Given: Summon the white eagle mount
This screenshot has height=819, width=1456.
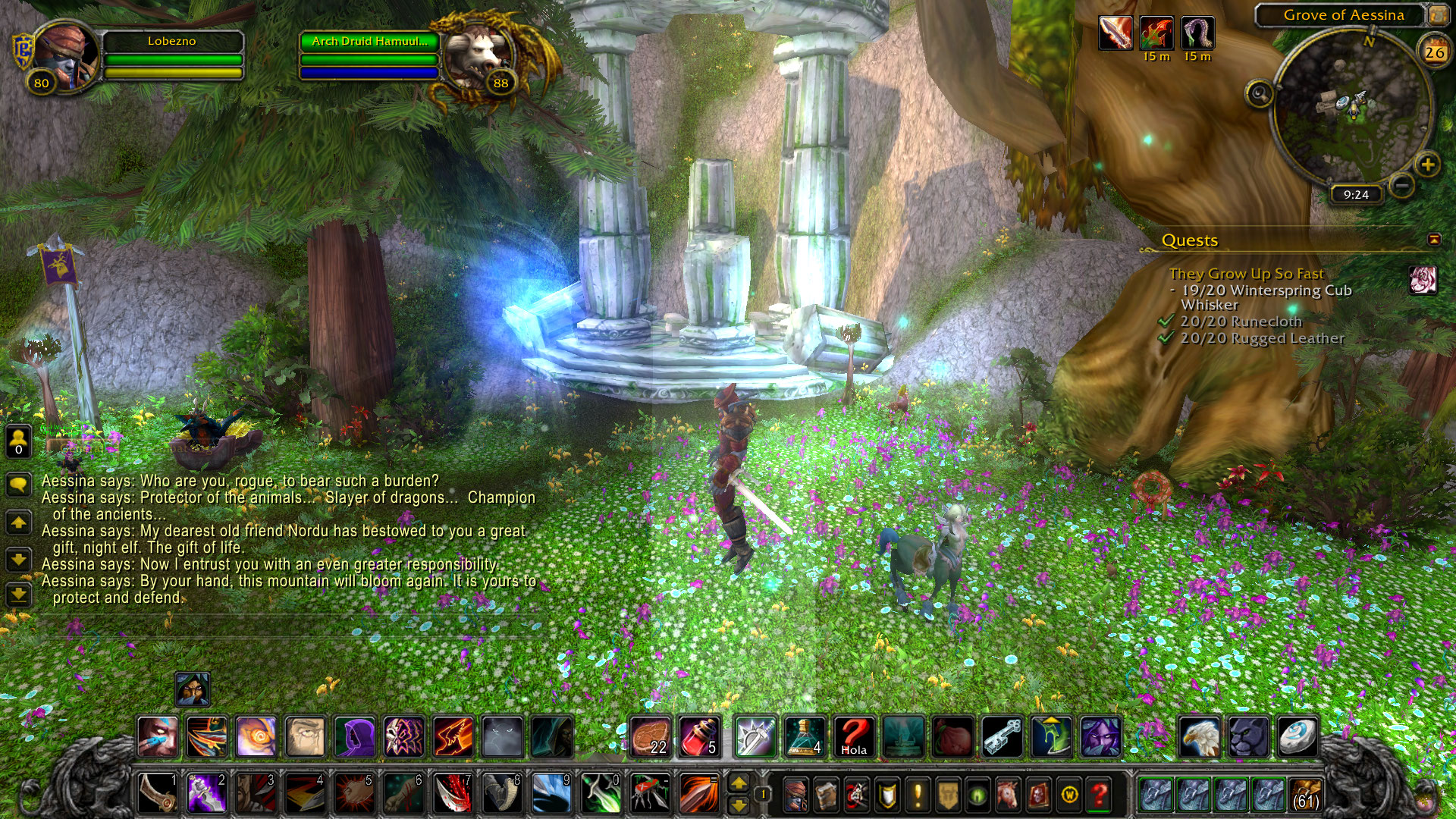Looking at the screenshot, I should click(1199, 736).
